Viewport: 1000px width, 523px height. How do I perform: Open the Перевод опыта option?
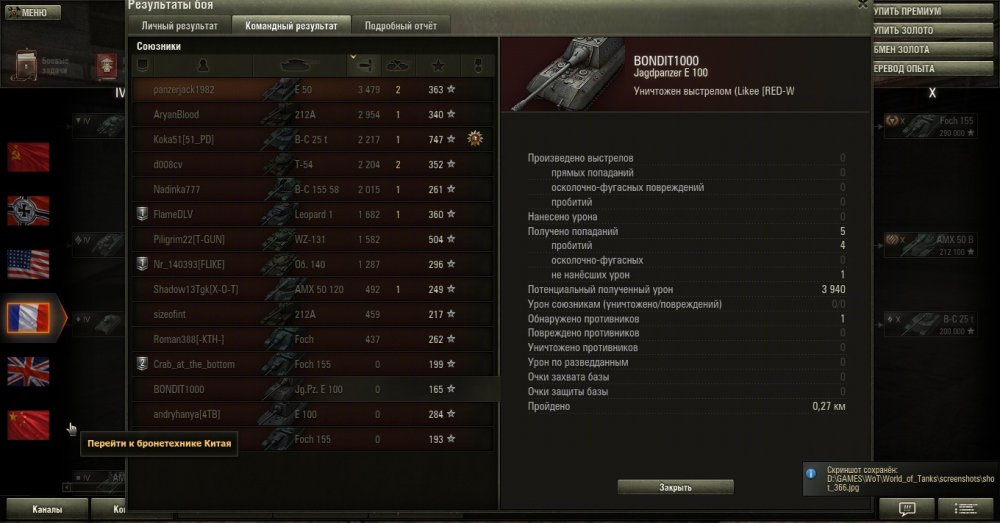coord(913,68)
